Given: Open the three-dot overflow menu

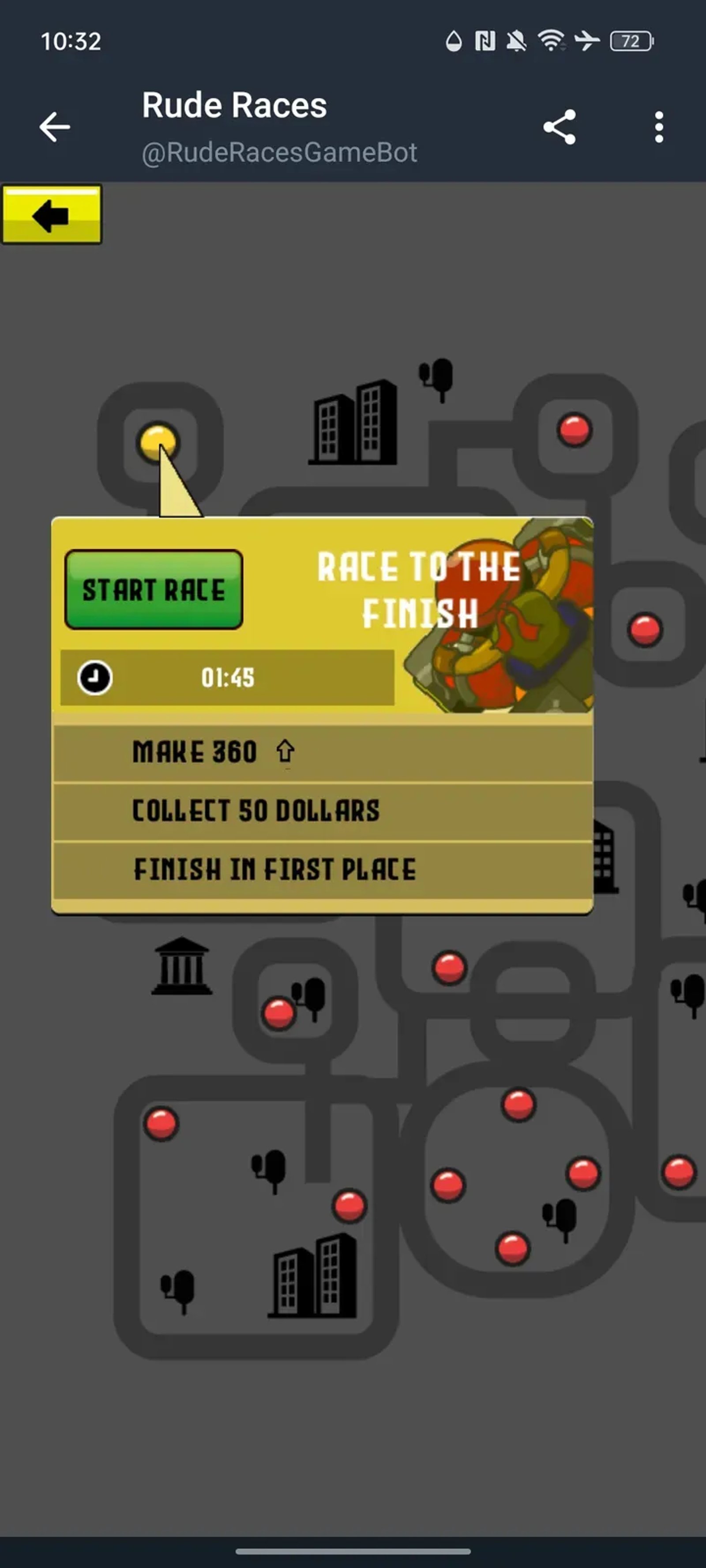Looking at the screenshot, I should 658,127.
